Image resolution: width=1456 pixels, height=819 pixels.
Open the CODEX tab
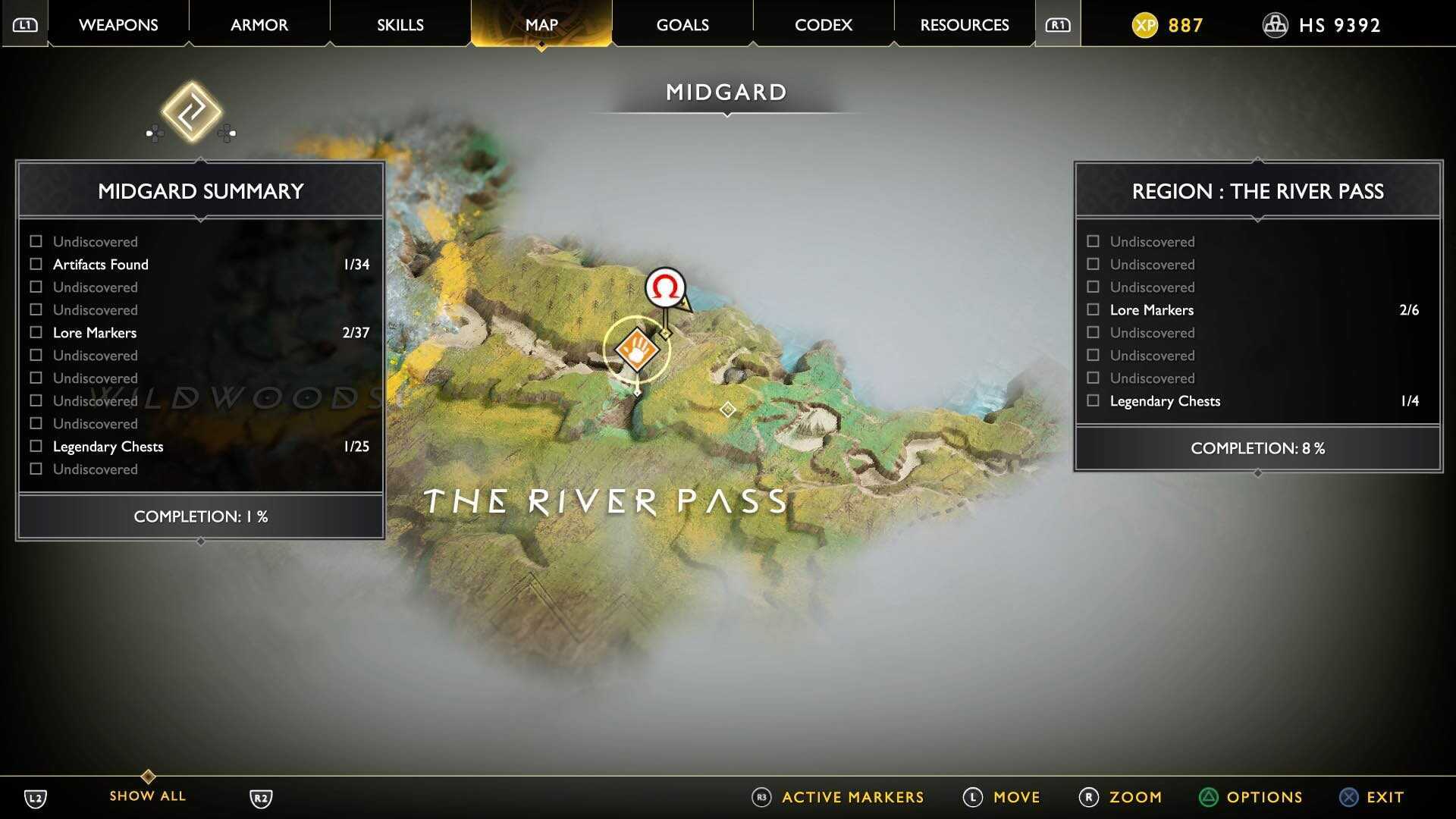coord(823,24)
